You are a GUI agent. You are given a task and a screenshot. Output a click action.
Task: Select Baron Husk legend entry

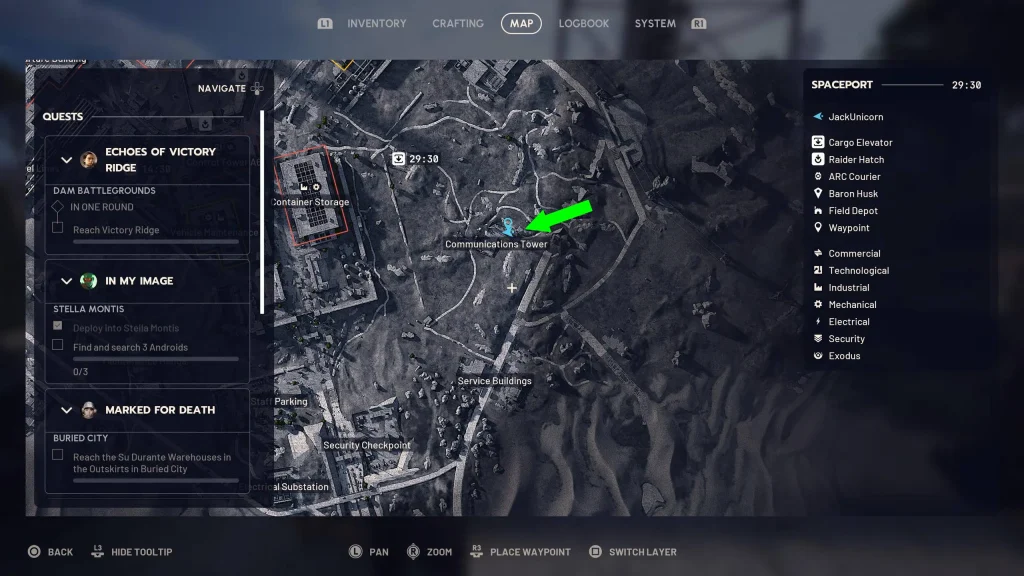(853, 193)
